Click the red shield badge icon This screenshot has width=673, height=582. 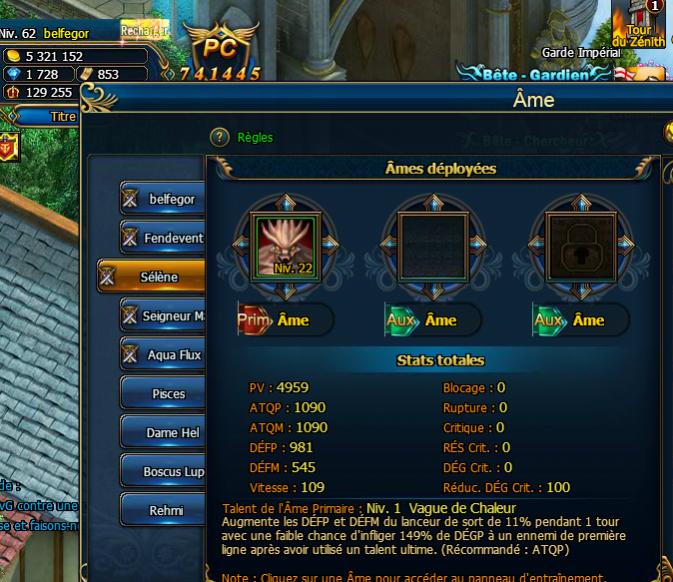(x=9, y=147)
